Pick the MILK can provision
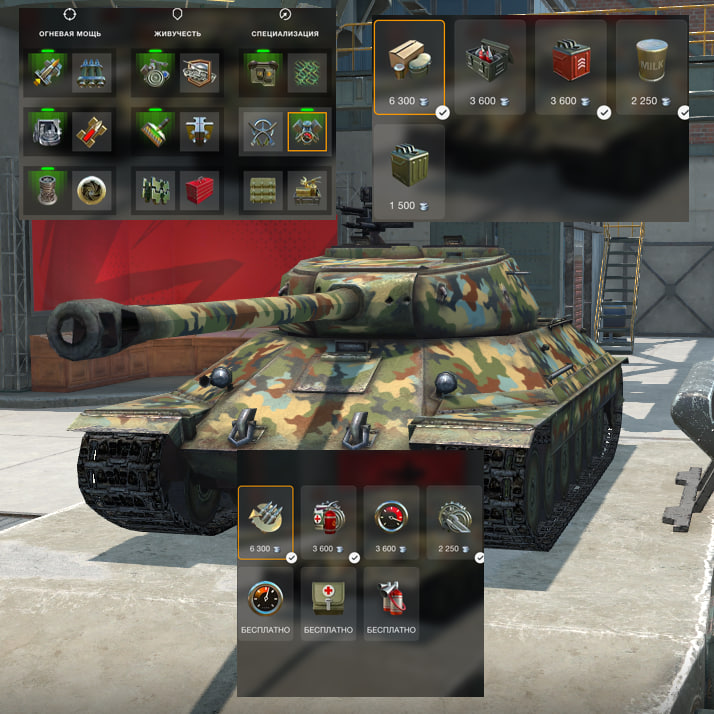 point(651,66)
